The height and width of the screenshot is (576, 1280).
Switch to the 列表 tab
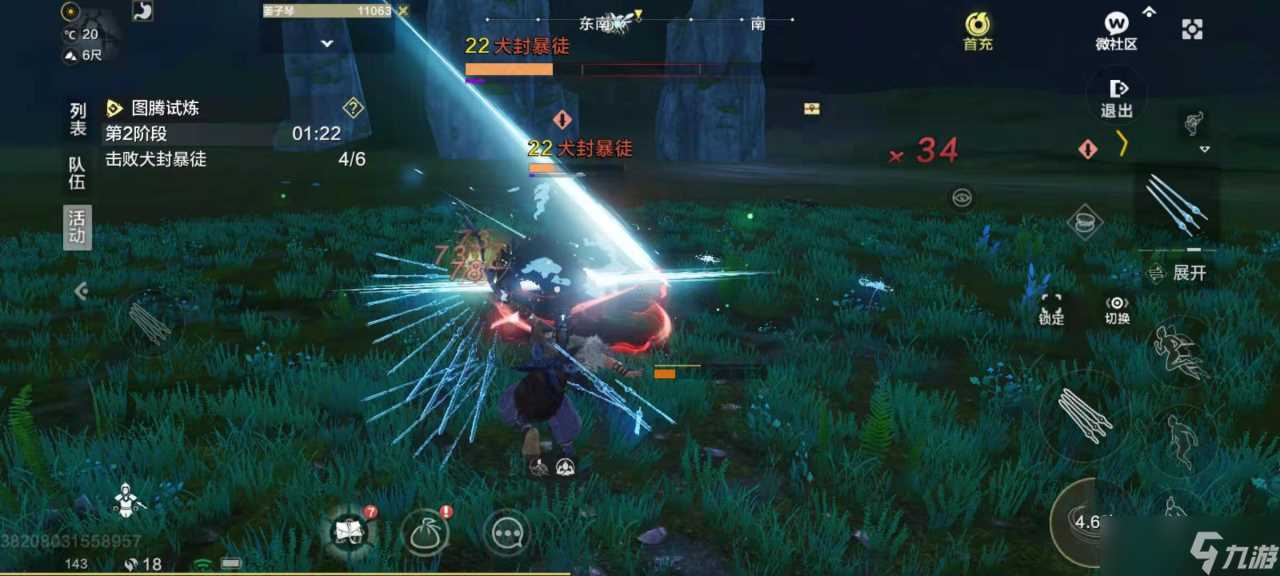(x=78, y=119)
